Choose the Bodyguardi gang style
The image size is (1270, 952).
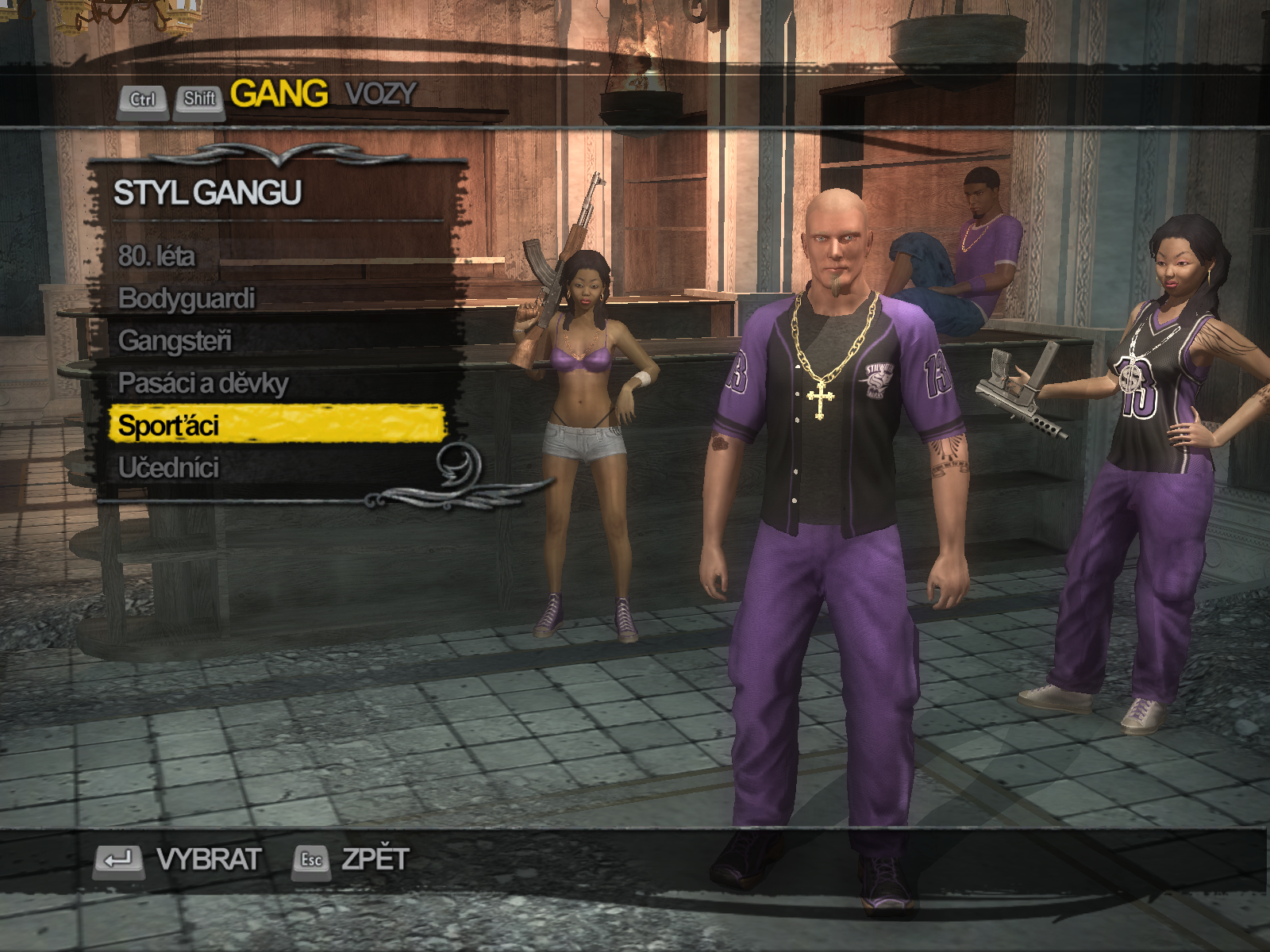coord(187,298)
